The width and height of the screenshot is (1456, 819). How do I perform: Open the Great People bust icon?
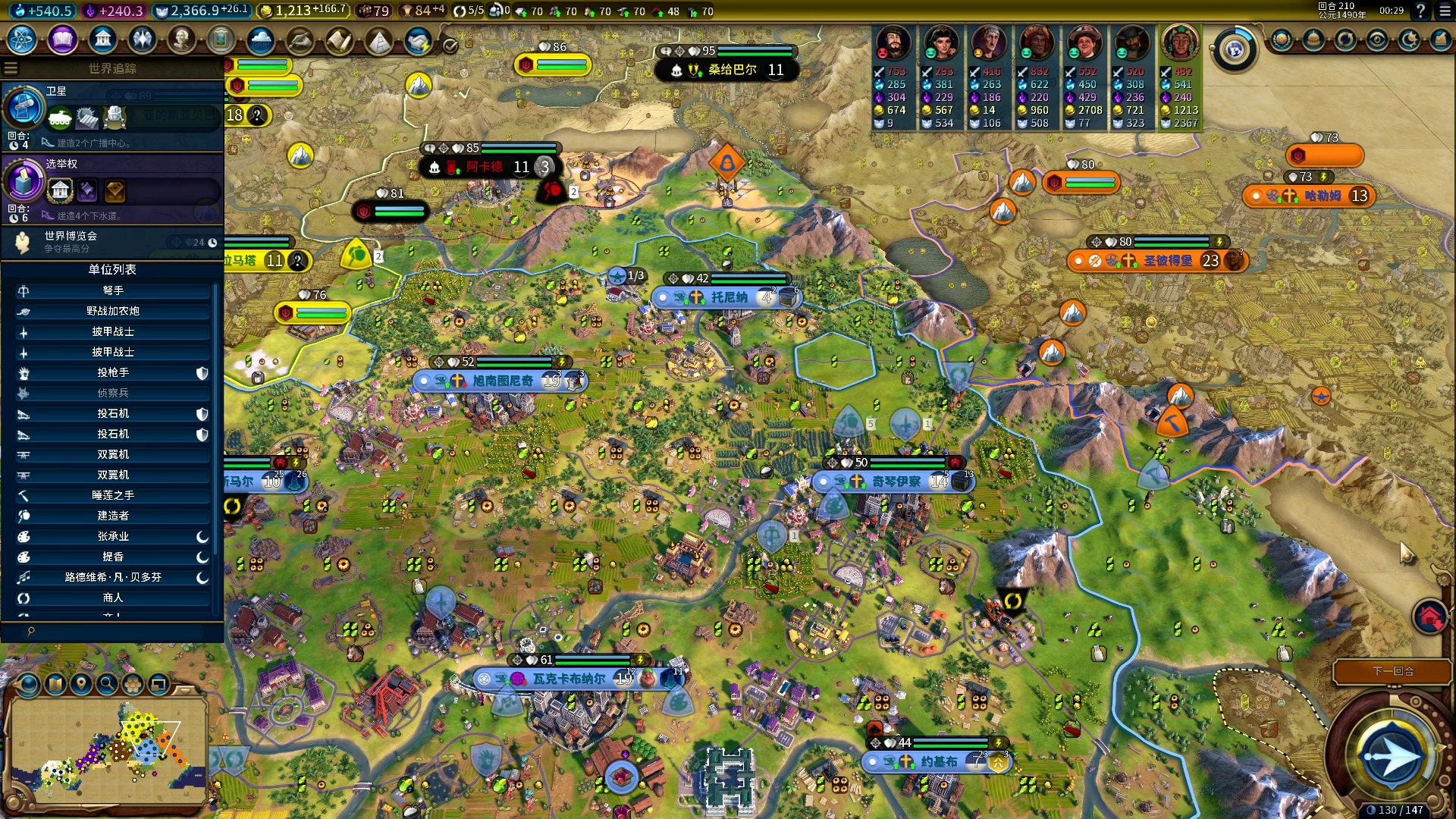click(181, 39)
